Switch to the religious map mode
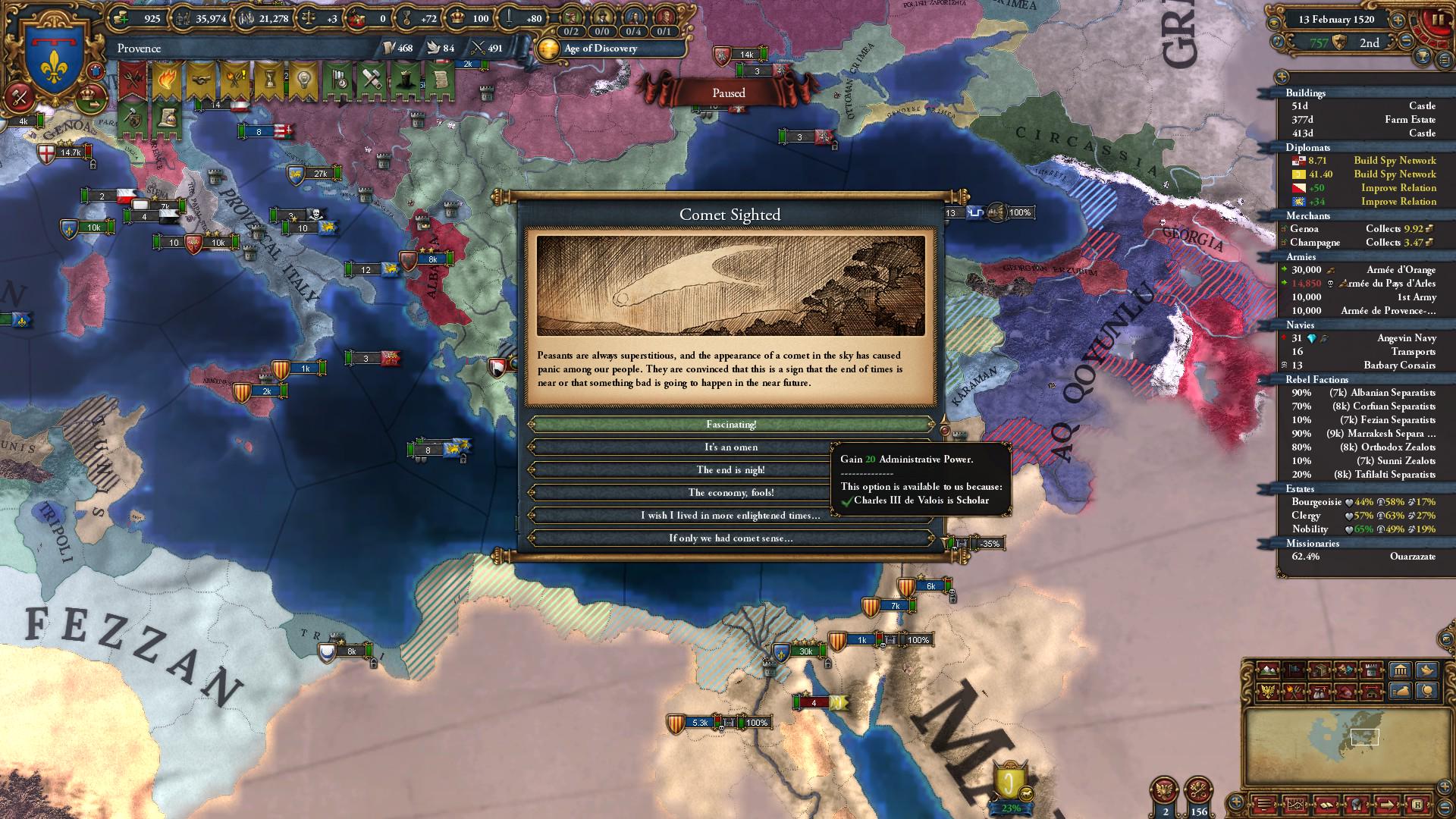The image size is (1456, 819). pos(1345,670)
